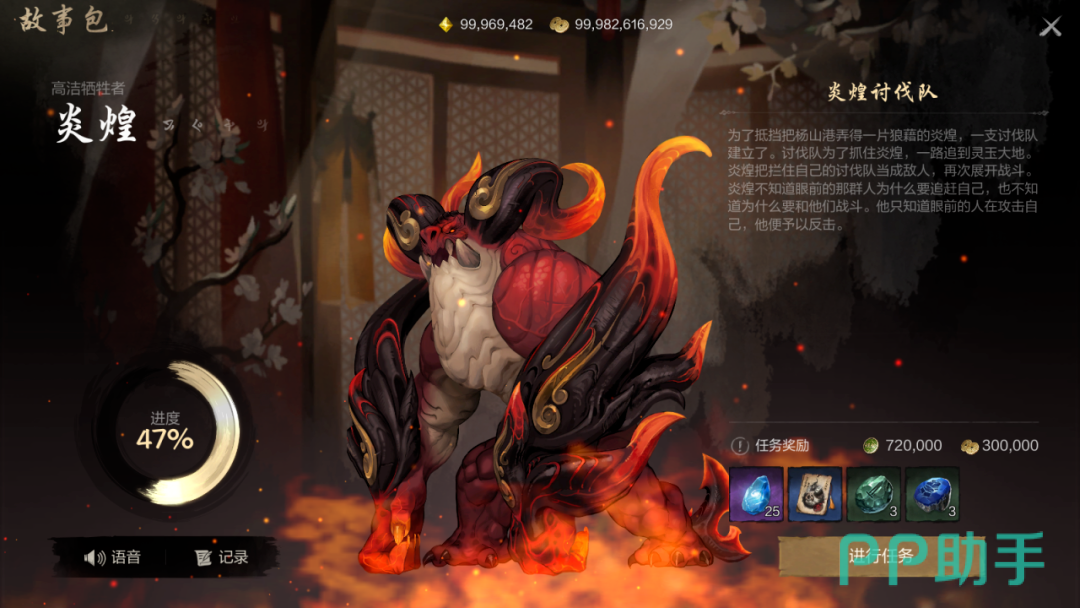Inspect the illustrated scroll card reward
1080x608 pixels.
click(815, 494)
